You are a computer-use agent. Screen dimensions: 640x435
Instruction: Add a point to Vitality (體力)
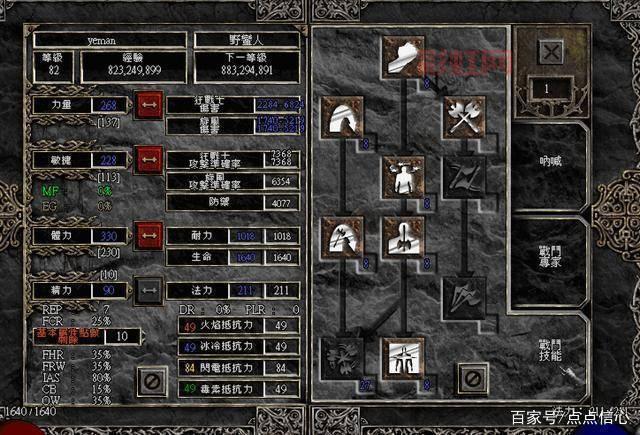tap(150, 235)
